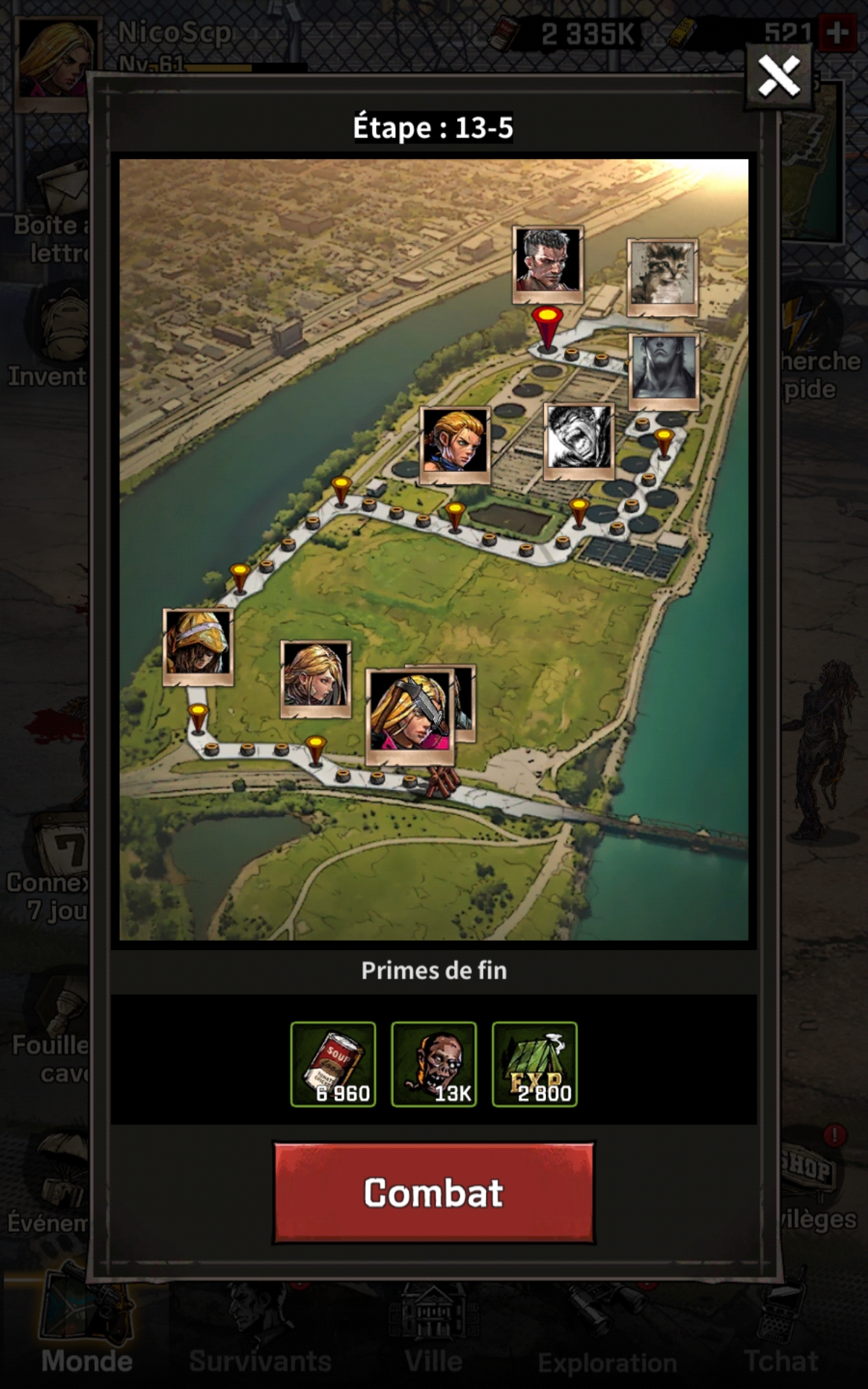Inspect the EXP tent reward
The width and height of the screenshot is (868, 1389).
[x=535, y=1064]
